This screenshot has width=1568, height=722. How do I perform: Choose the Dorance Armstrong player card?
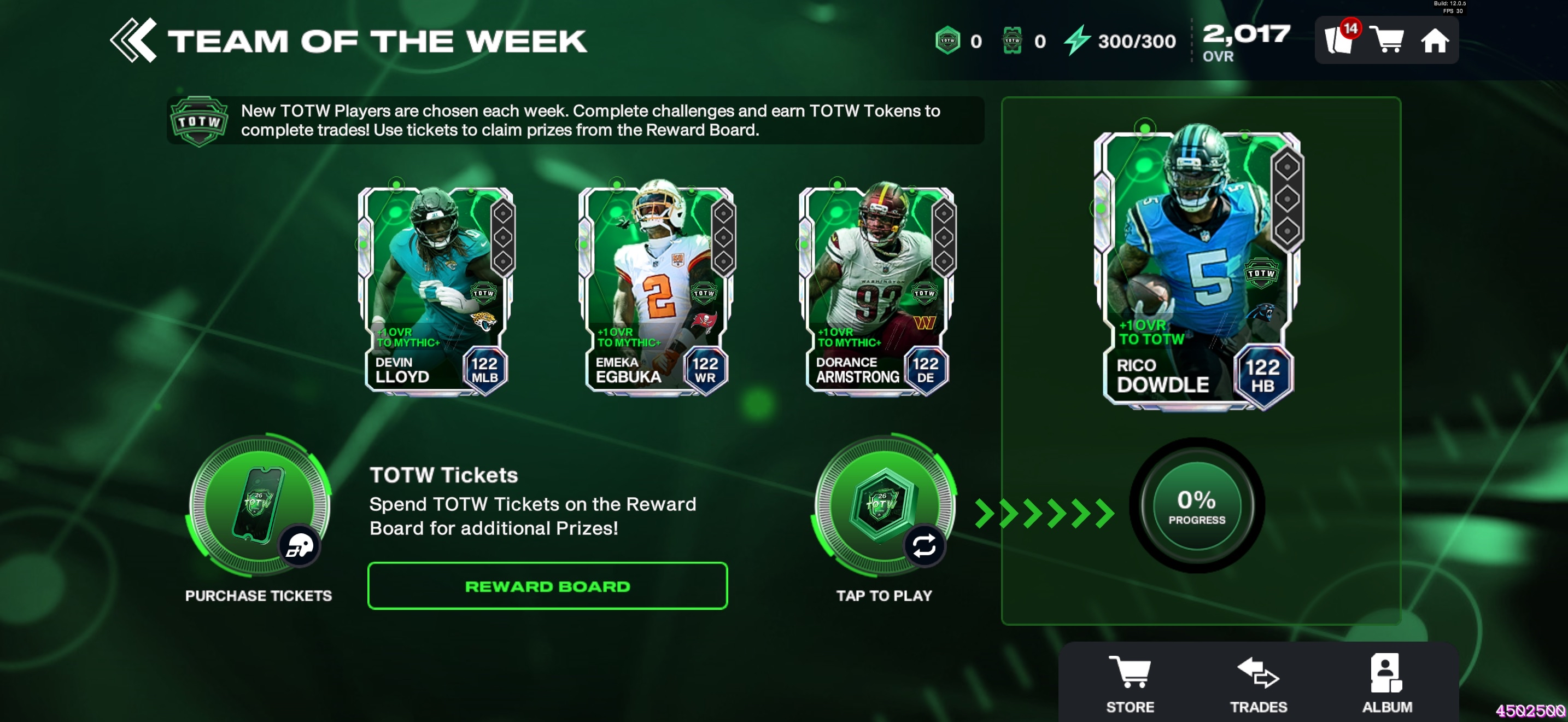click(x=877, y=290)
